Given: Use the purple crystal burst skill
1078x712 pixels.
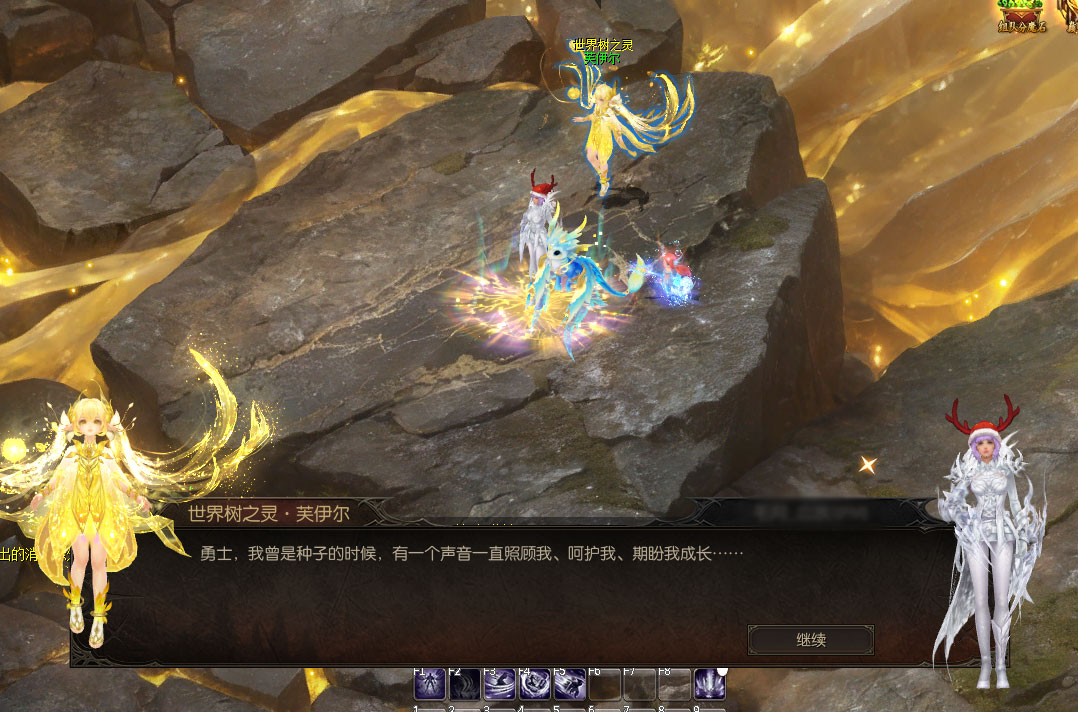Looking at the screenshot, I should click(710, 684).
